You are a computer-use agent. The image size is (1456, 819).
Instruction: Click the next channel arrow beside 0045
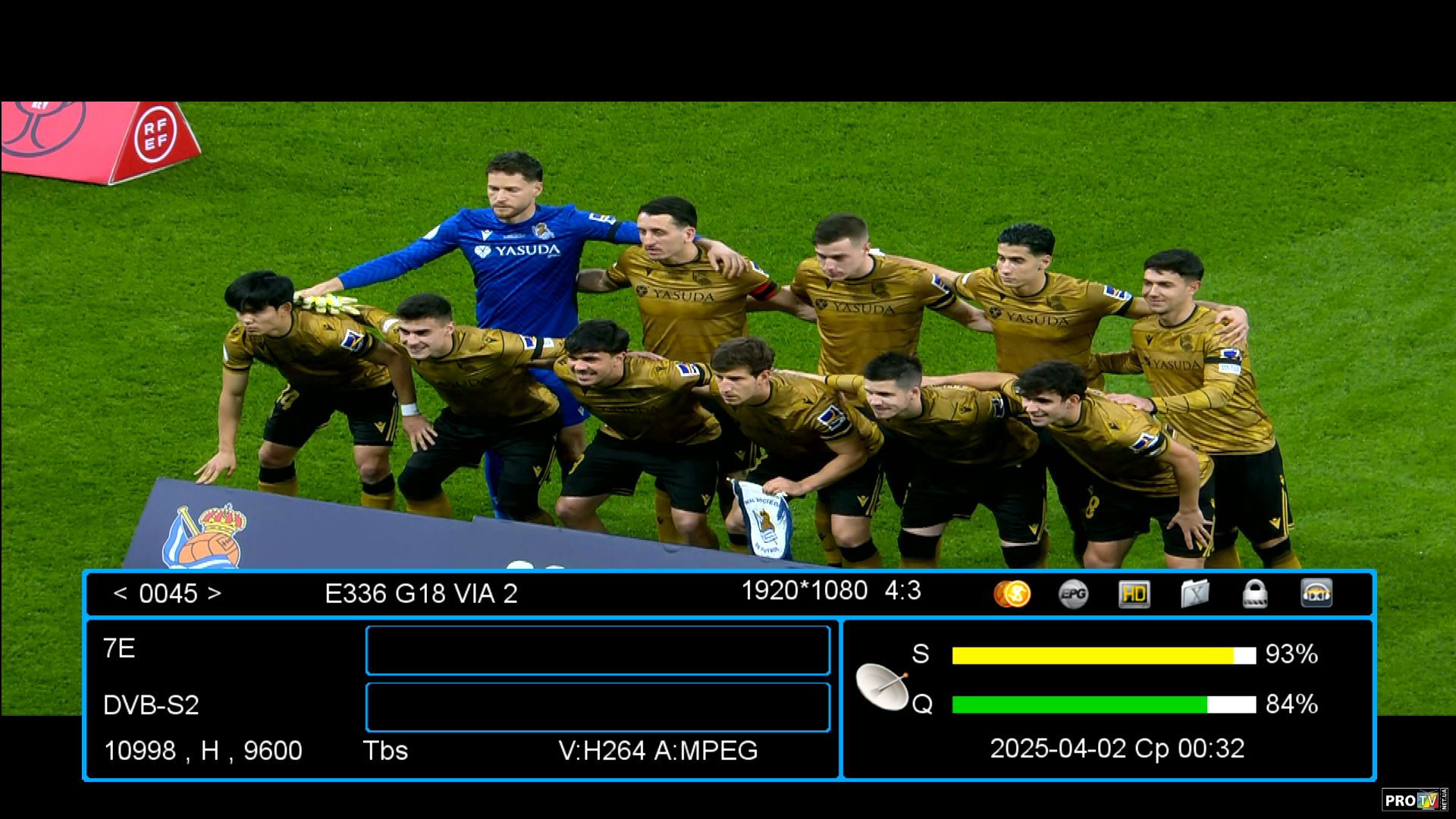[215, 593]
